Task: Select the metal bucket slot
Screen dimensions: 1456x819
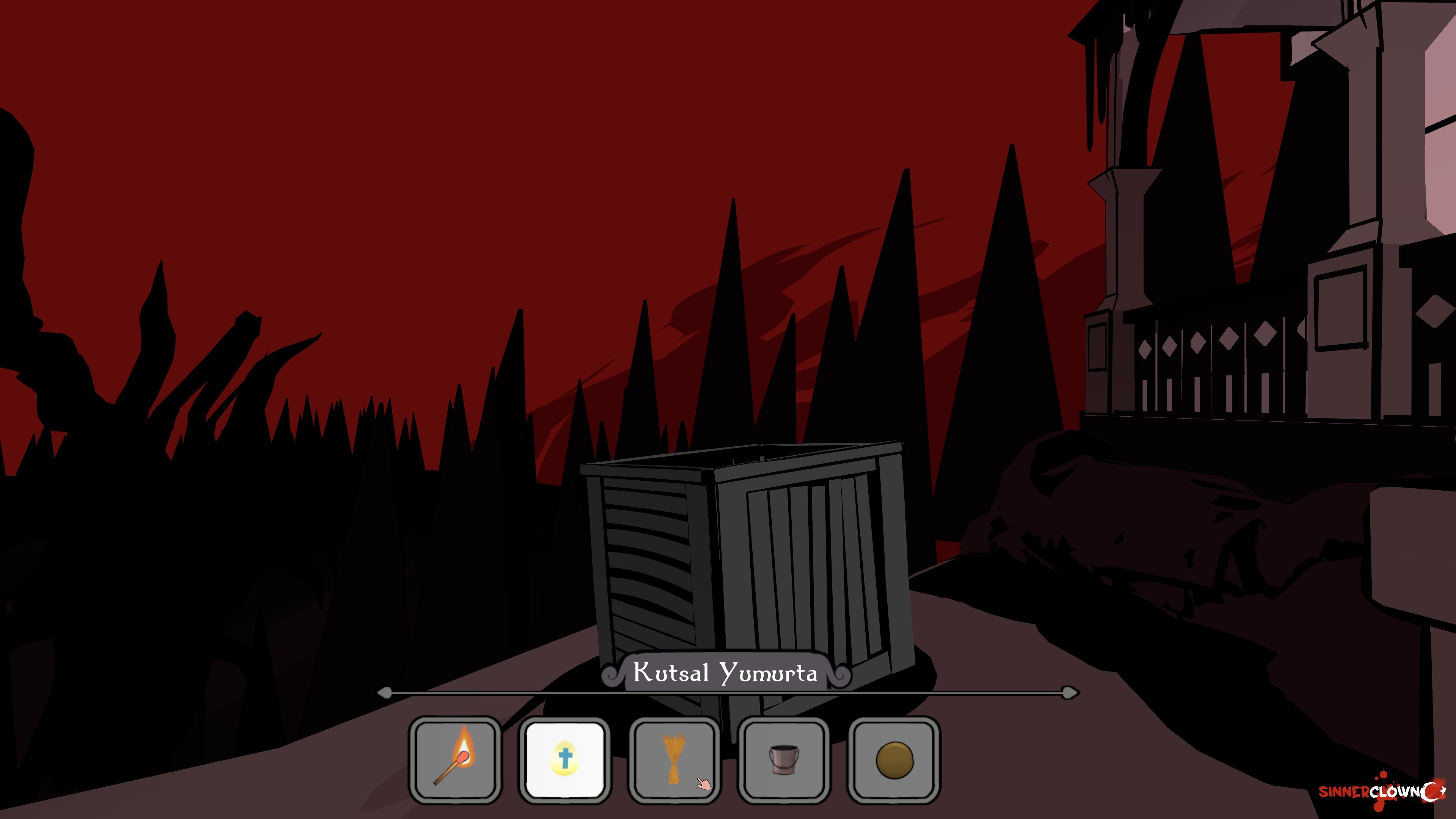Action: [784, 759]
